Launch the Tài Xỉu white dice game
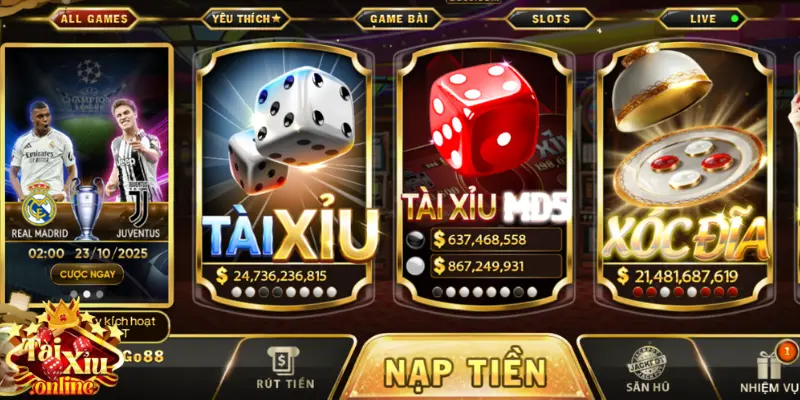Screen dimensions: 800x400 [287, 170]
